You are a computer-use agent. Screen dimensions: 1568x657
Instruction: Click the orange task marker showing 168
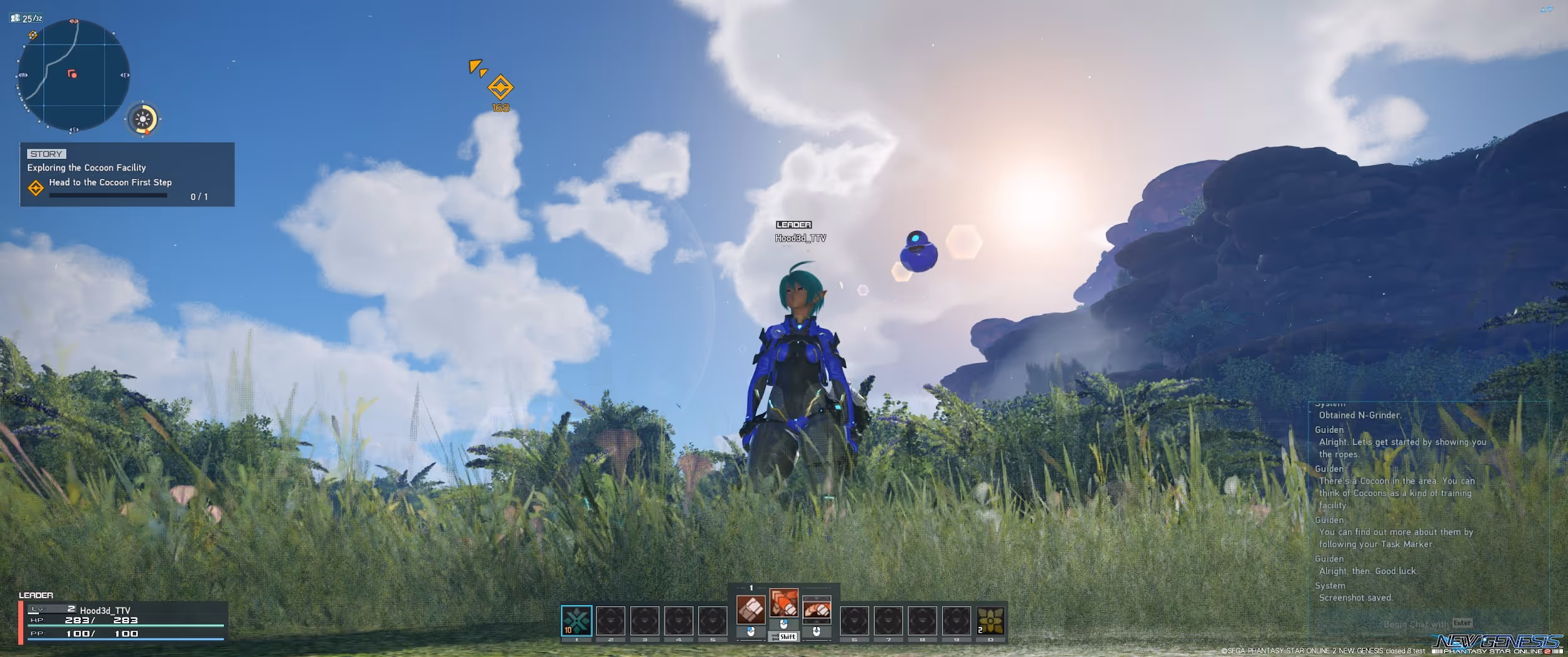(500, 88)
